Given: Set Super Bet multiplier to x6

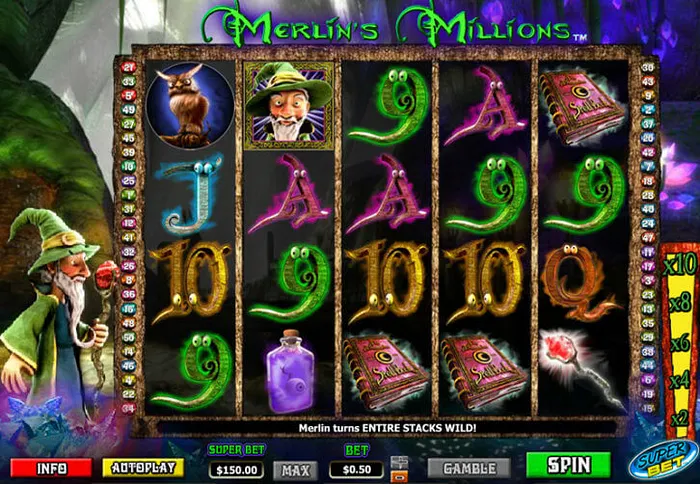Looking at the screenshot, I should pyautogui.click(x=681, y=341).
